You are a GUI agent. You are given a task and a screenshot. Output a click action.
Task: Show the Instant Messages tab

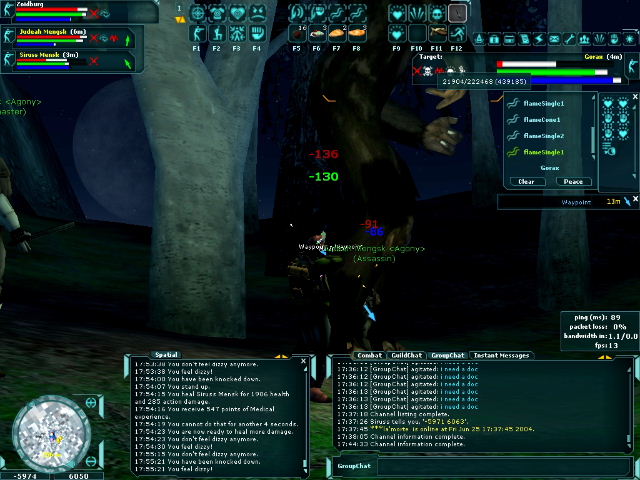tap(502, 355)
